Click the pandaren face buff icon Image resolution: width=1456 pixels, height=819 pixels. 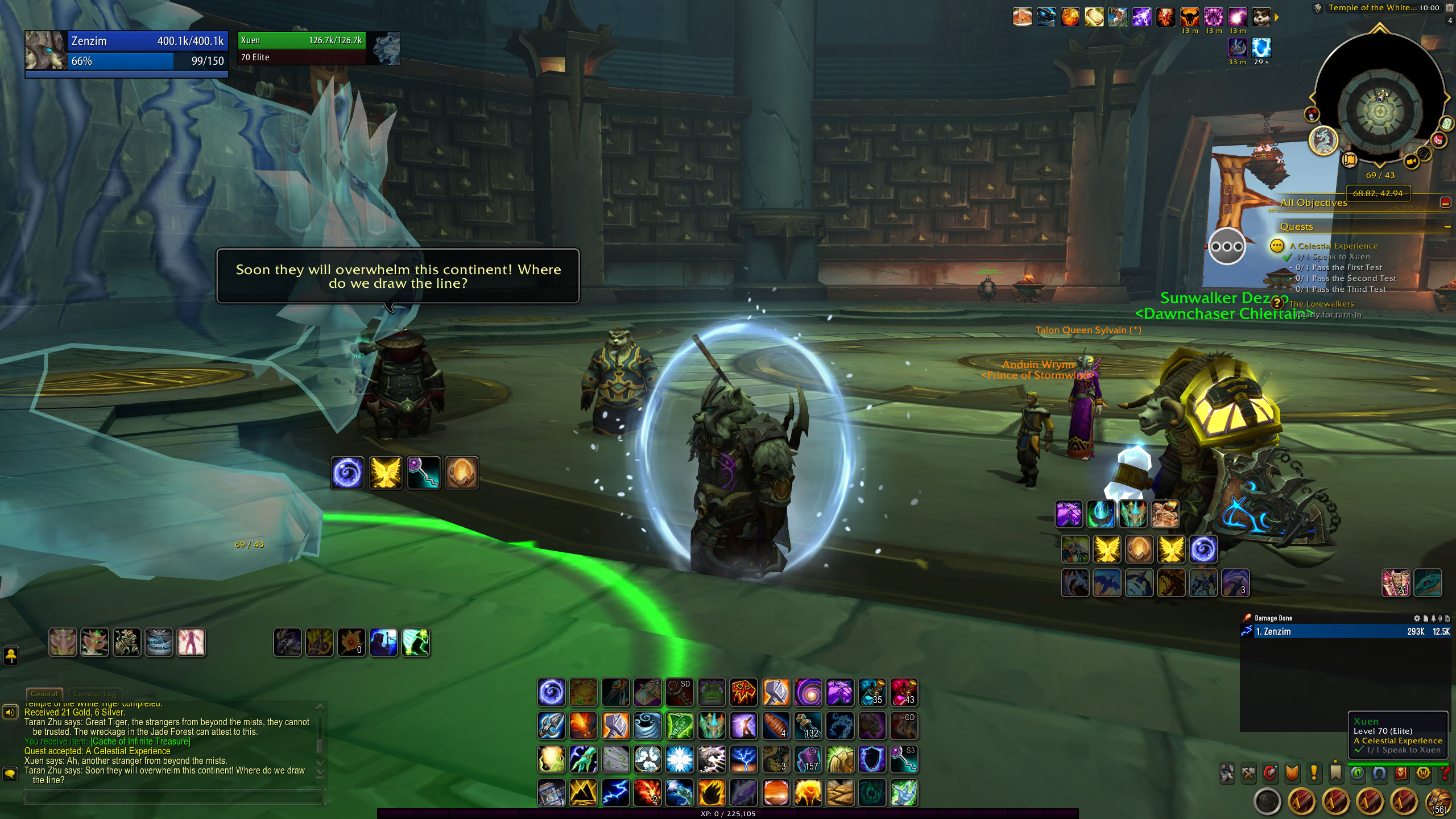[x=1261, y=17]
